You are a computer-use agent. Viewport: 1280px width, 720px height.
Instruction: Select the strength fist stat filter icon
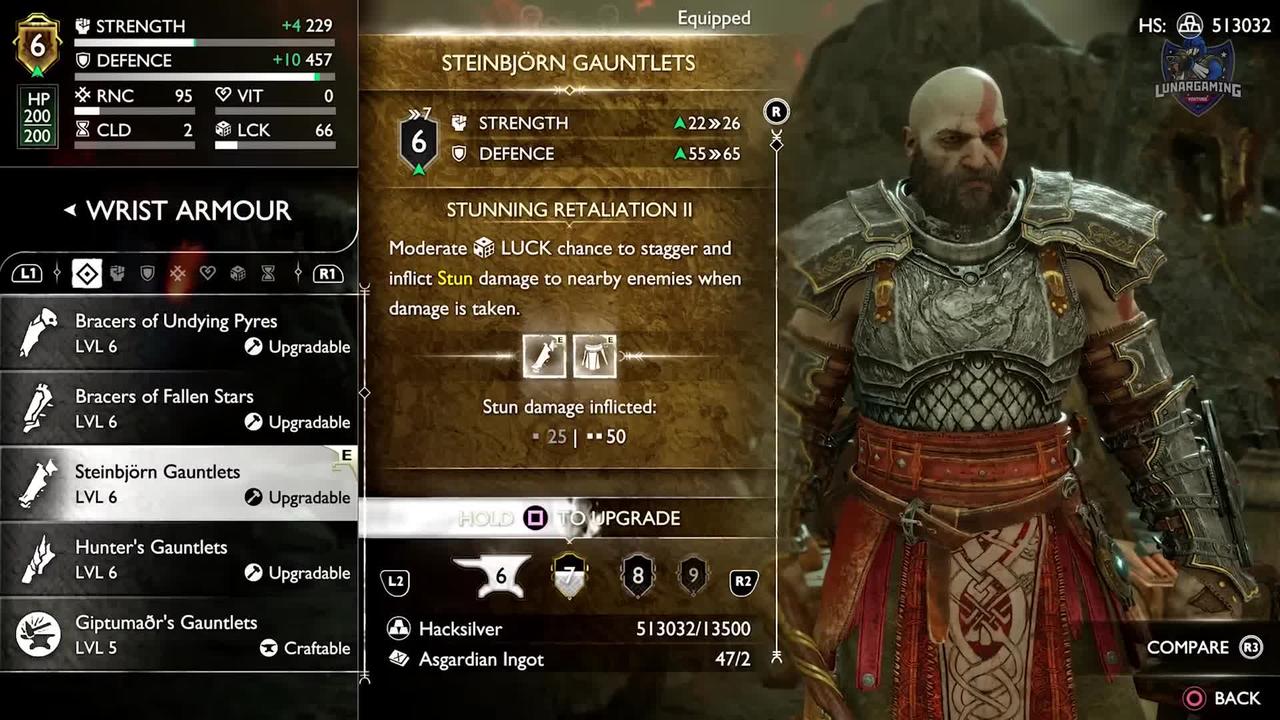[x=118, y=272]
